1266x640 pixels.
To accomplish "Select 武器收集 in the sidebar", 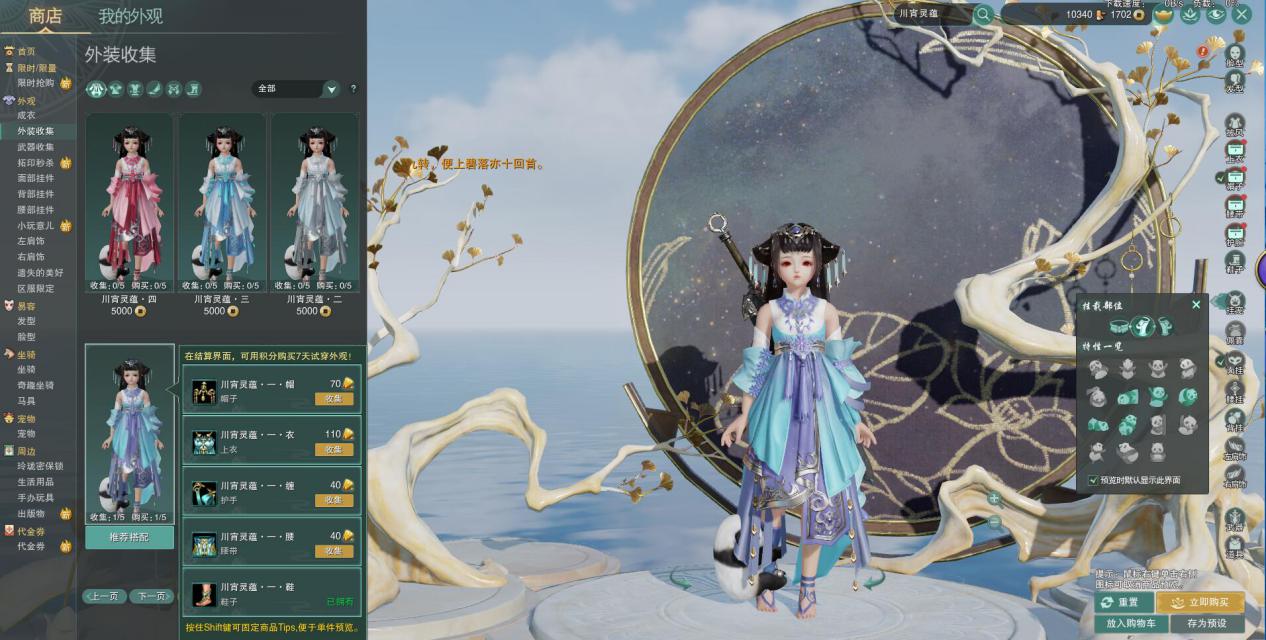I will tap(36, 147).
